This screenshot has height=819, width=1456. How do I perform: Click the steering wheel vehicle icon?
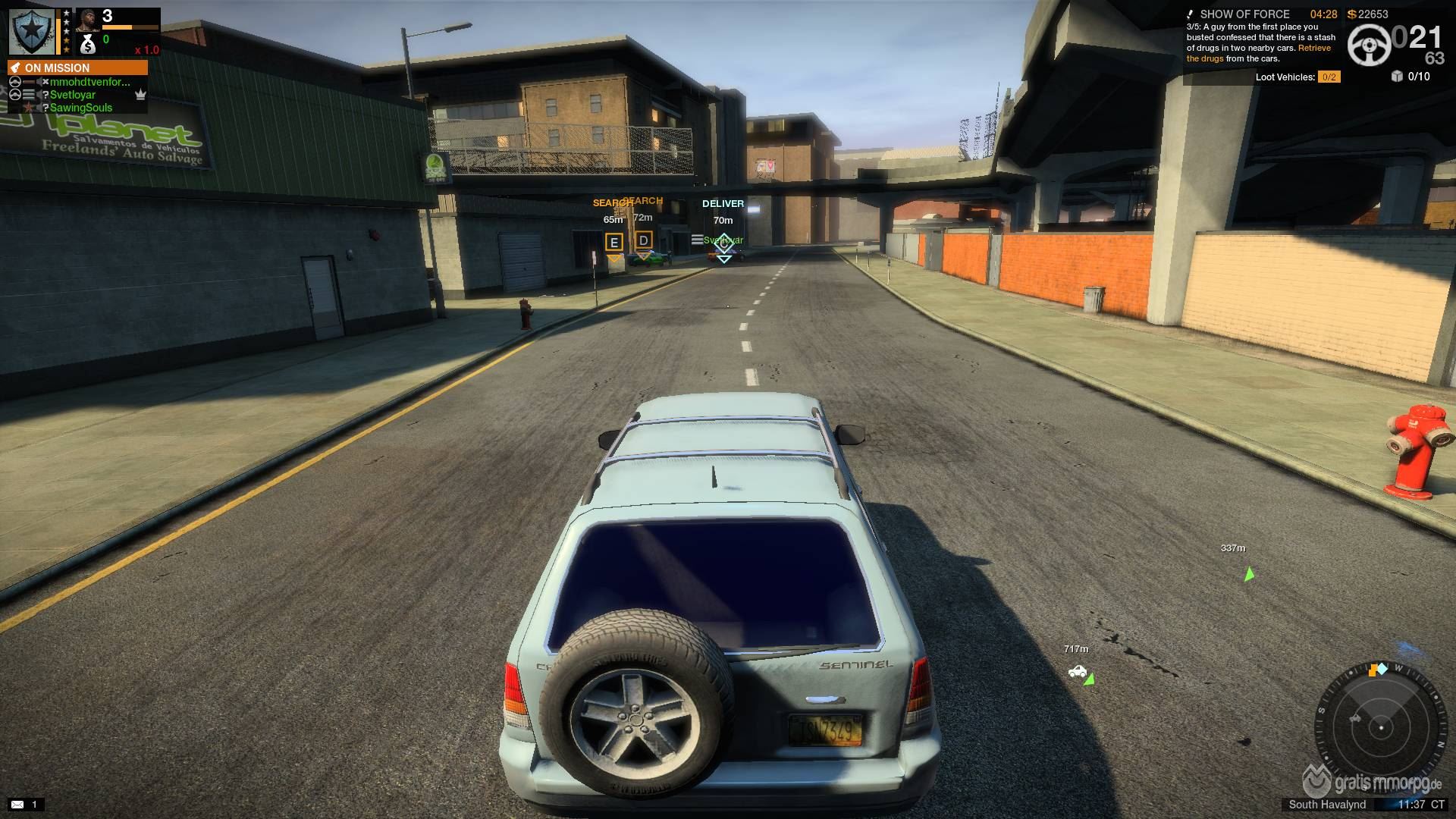[x=1369, y=45]
